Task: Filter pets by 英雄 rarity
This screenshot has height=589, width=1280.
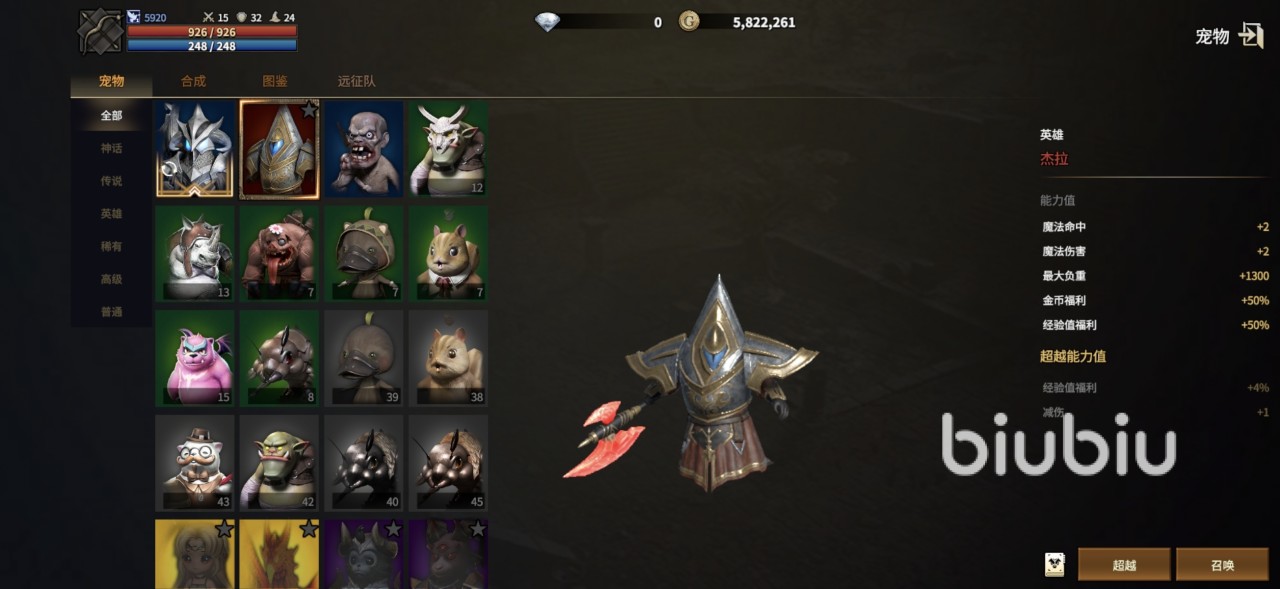Action: pos(111,214)
